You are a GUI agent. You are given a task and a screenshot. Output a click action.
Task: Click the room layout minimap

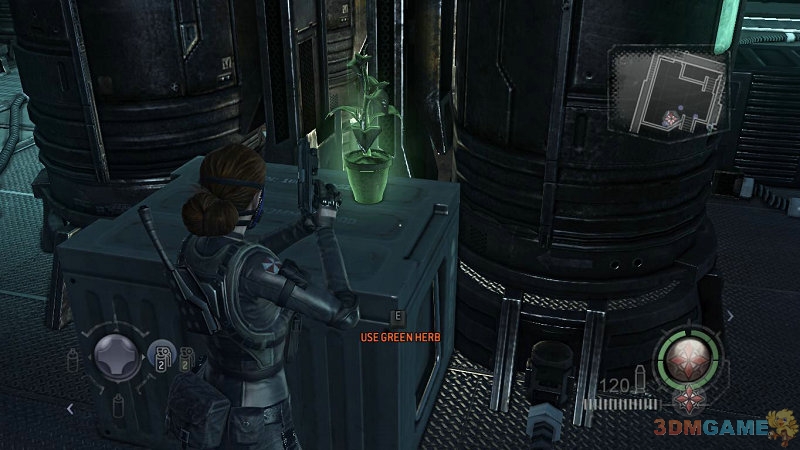[670, 92]
